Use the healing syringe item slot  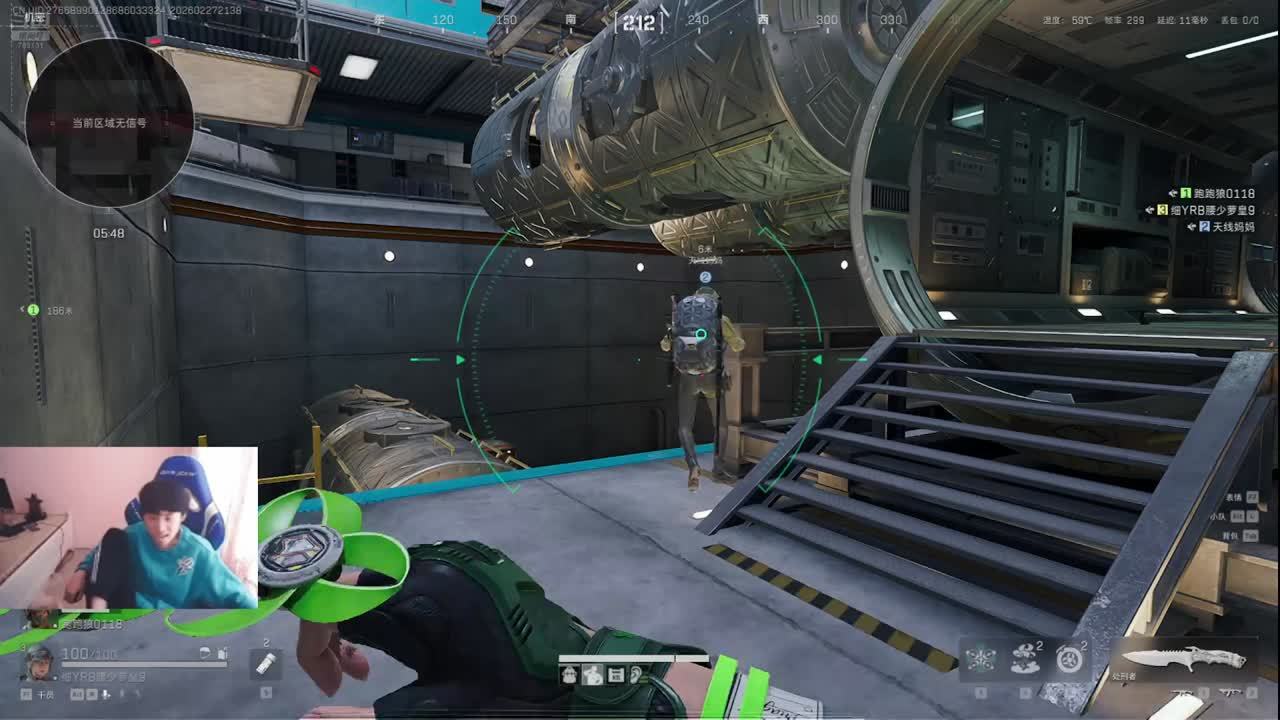[265, 663]
